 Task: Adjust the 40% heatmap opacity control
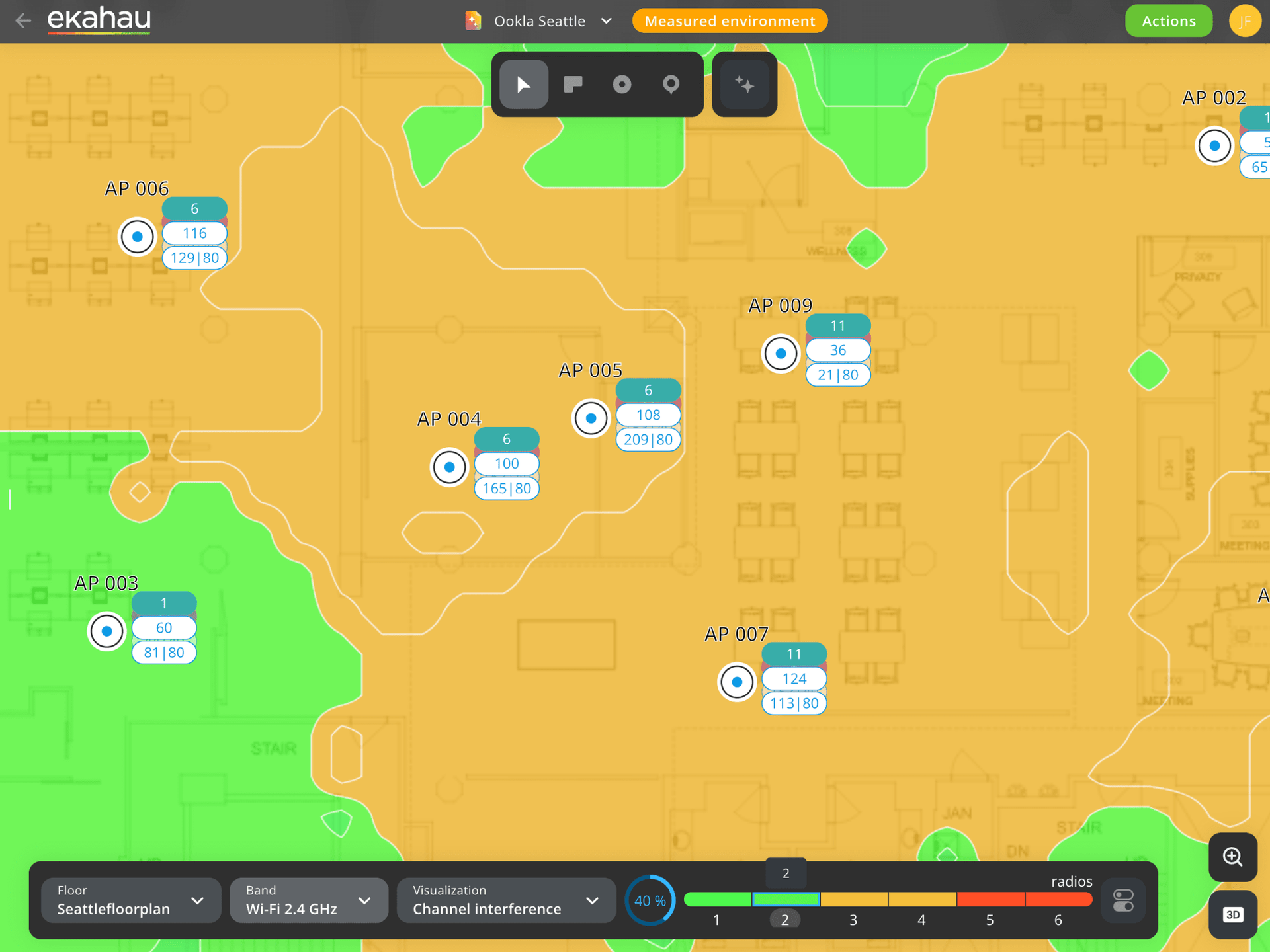point(650,900)
